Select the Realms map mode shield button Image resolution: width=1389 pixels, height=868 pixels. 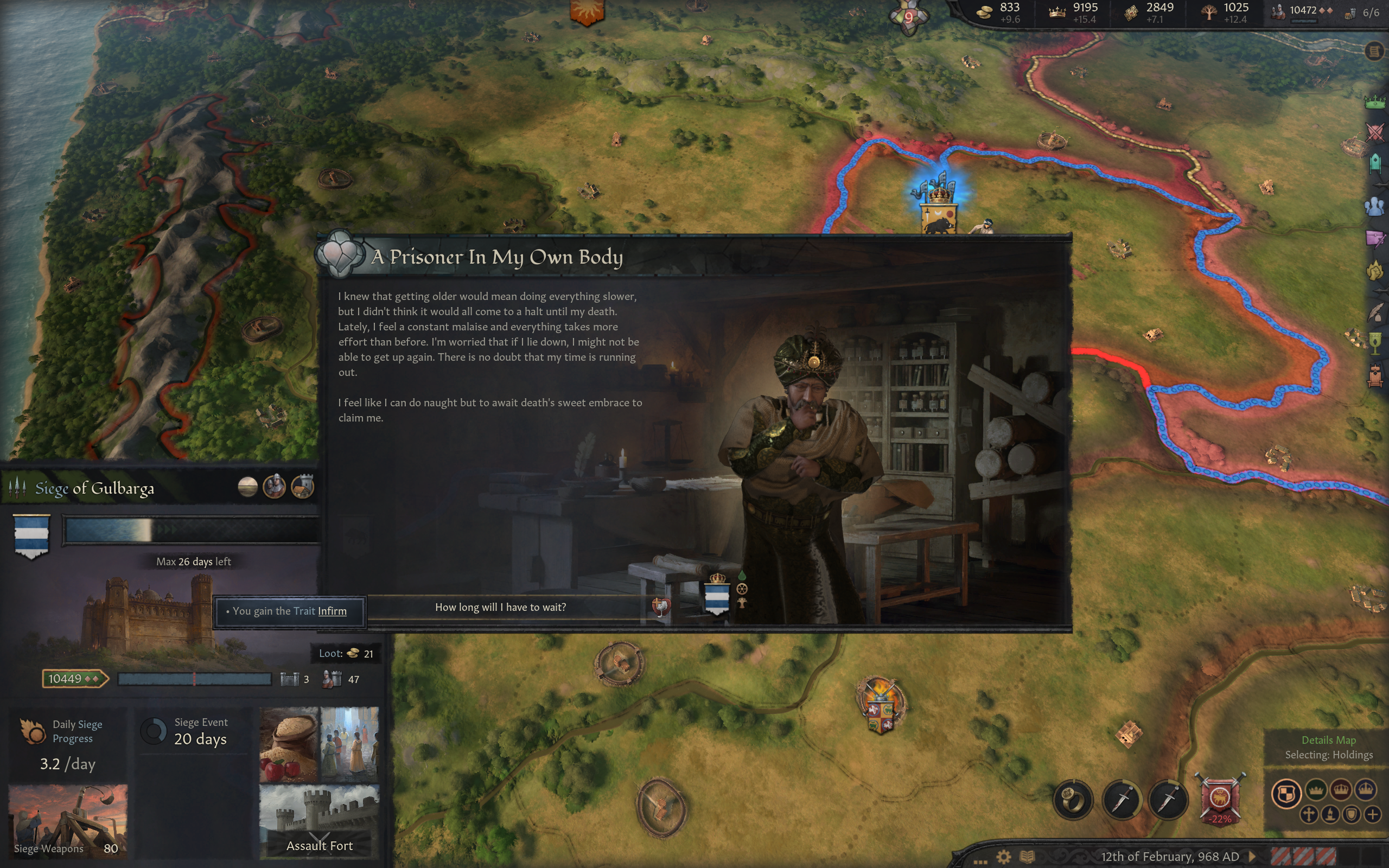pos(1286,793)
